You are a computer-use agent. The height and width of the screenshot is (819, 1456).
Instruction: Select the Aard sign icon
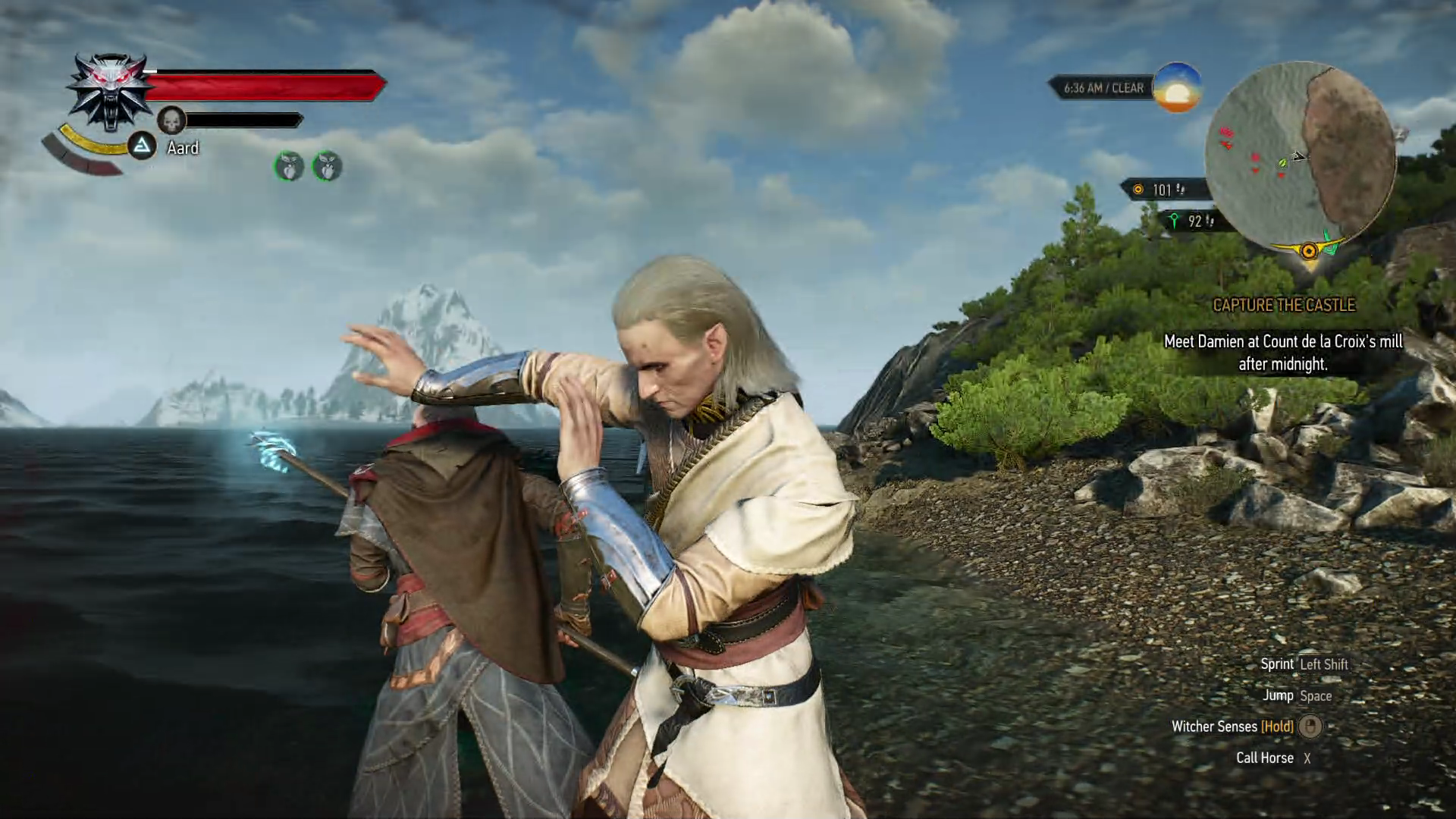pyautogui.click(x=142, y=146)
